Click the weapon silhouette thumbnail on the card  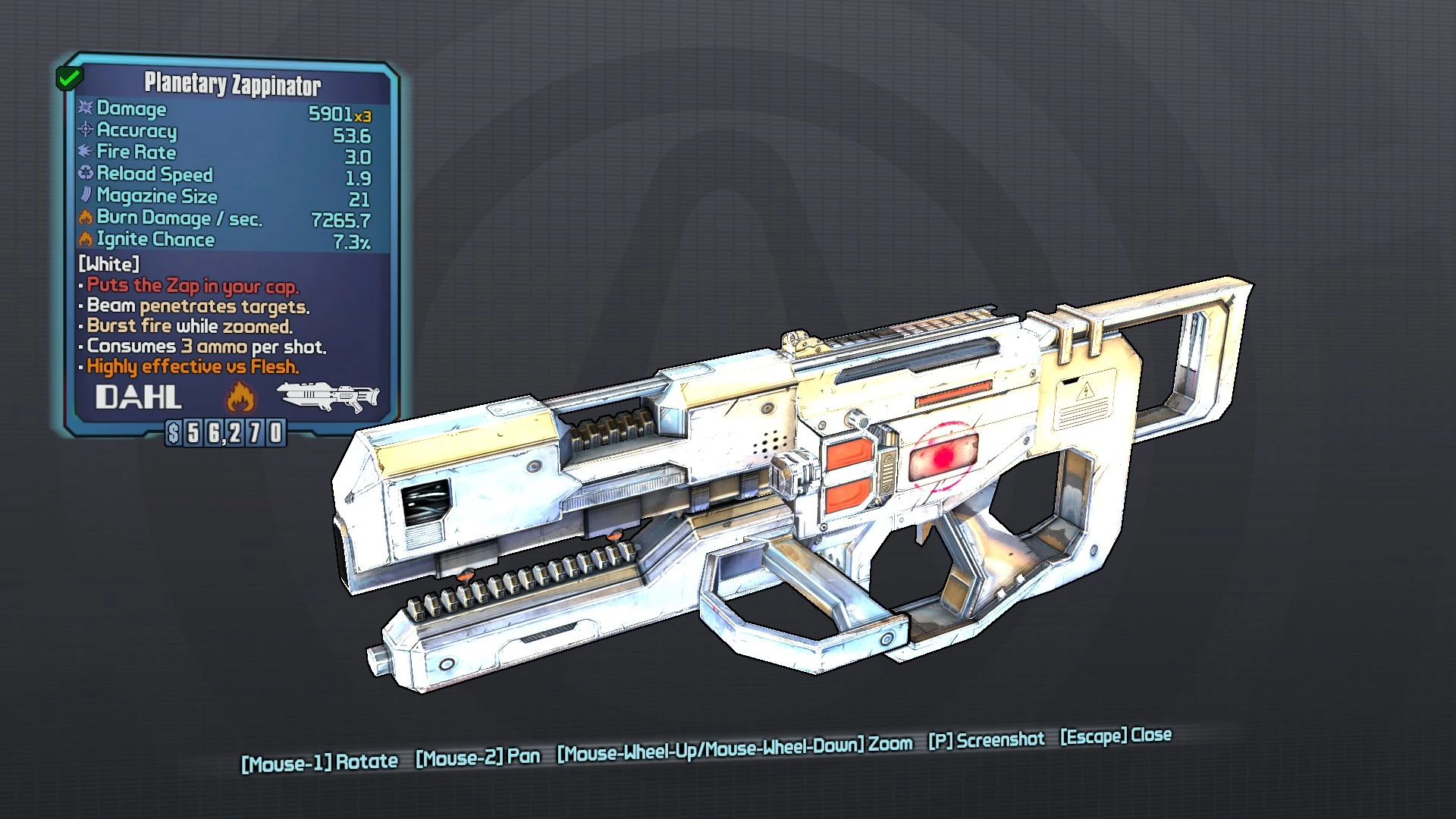click(x=329, y=396)
